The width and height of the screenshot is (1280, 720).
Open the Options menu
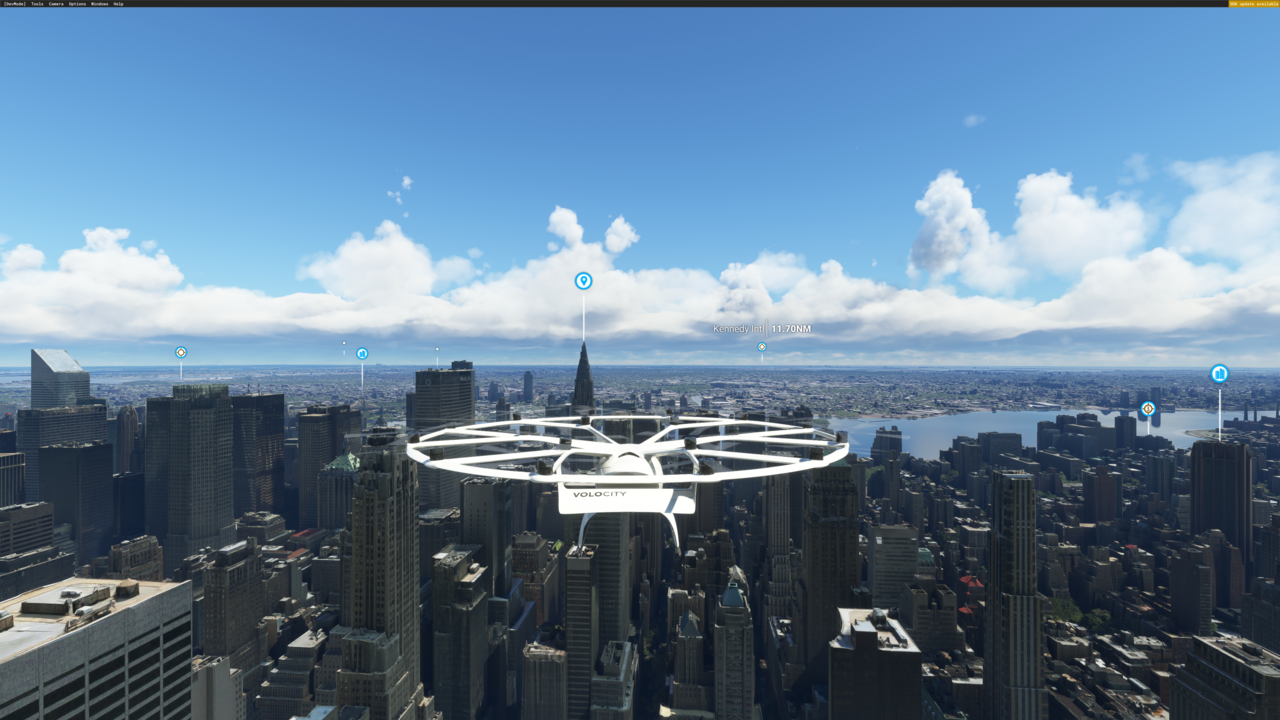[77, 4]
